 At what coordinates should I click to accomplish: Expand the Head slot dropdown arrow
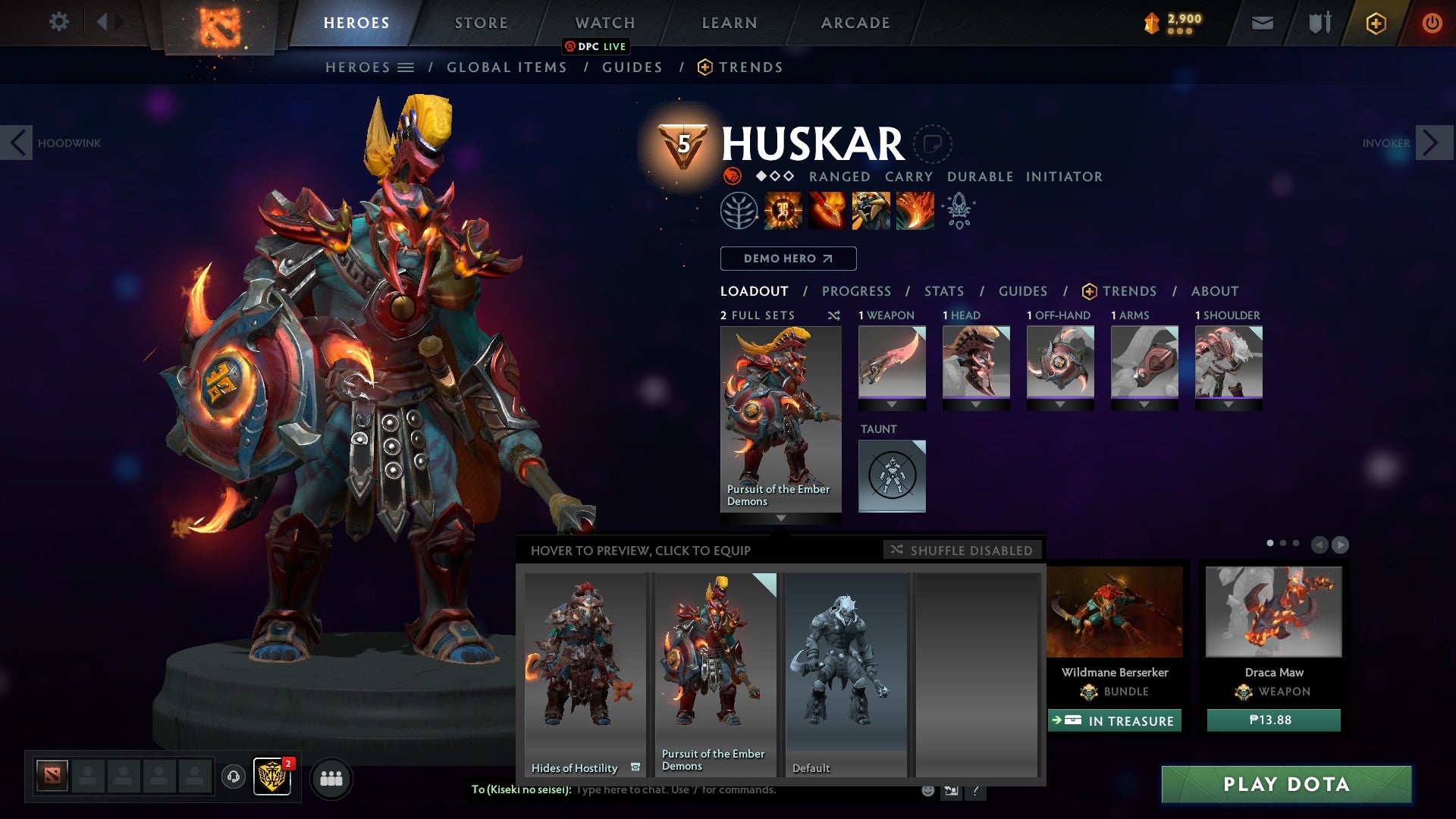(x=976, y=404)
